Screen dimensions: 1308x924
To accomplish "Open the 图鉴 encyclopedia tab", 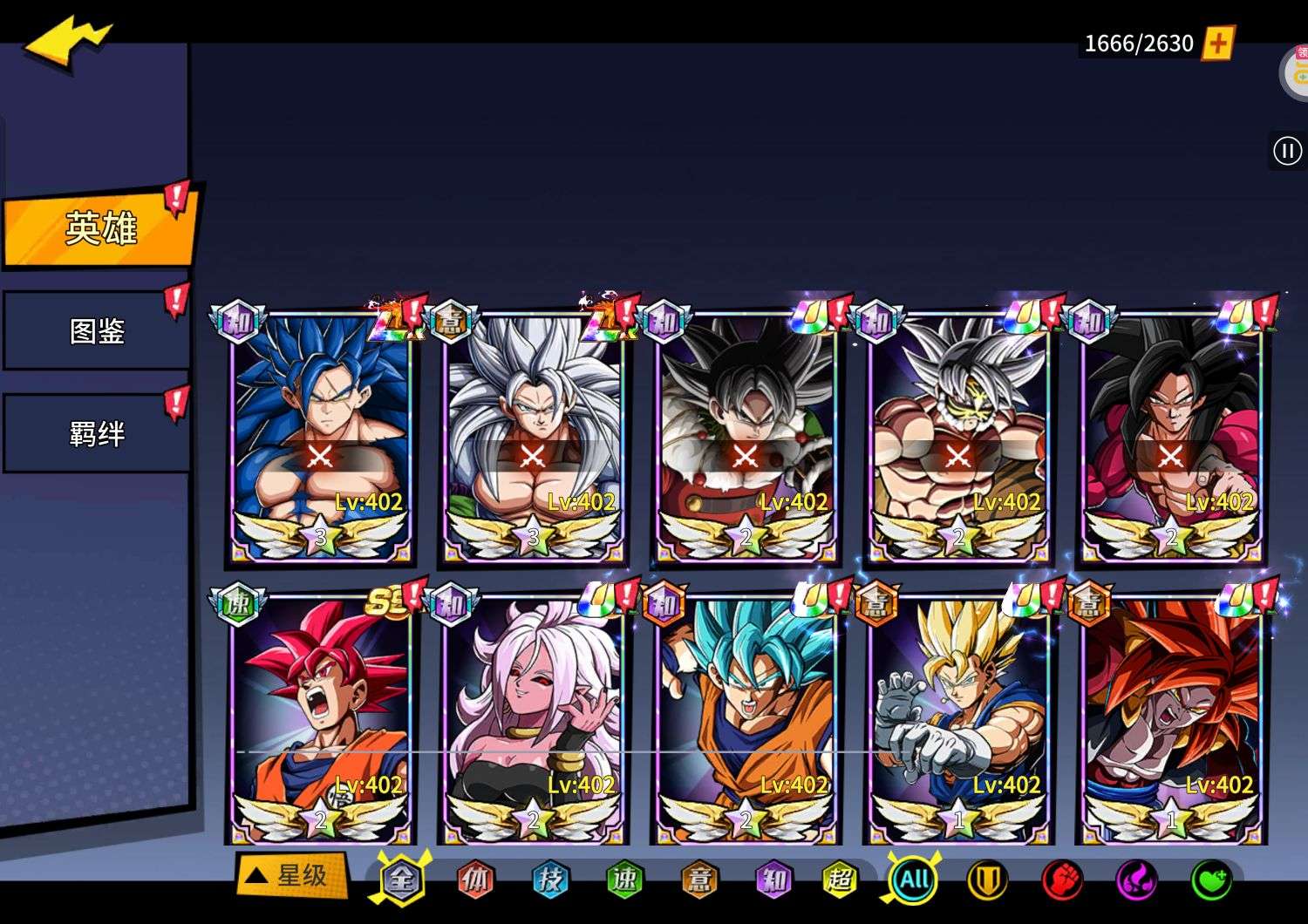I will coord(97,331).
